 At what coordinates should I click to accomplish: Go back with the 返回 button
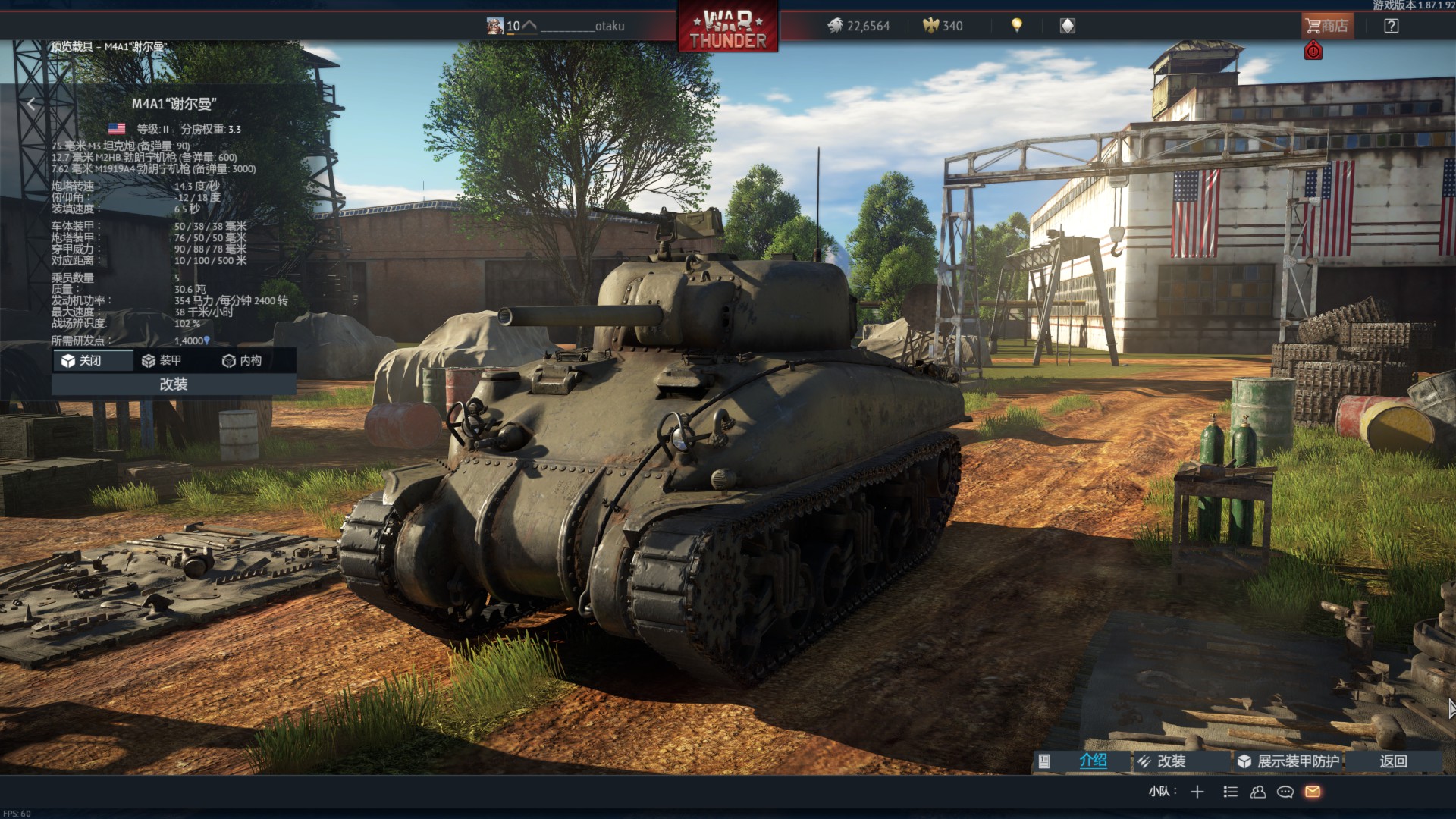click(1393, 761)
